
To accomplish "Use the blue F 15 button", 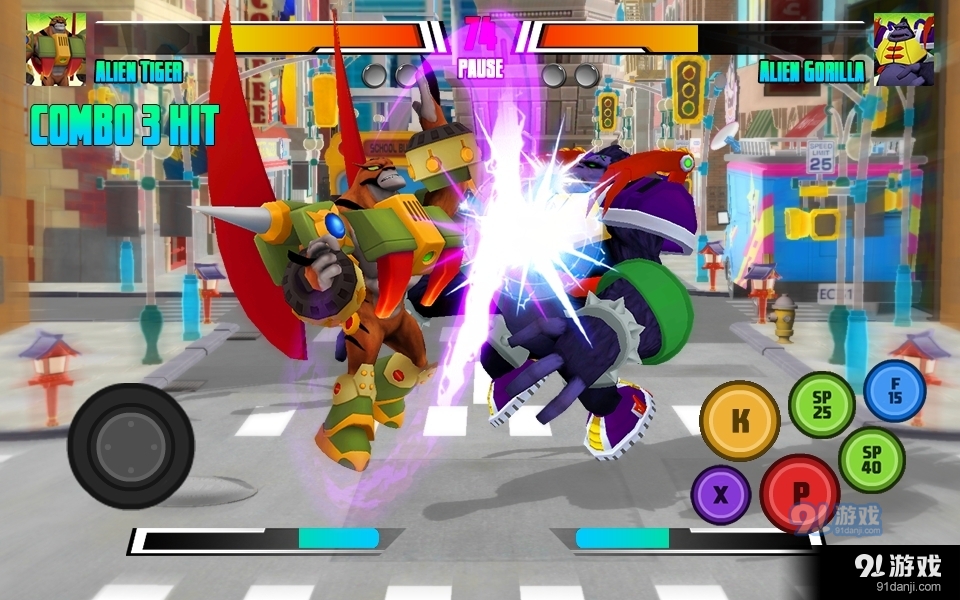I will click(x=894, y=391).
